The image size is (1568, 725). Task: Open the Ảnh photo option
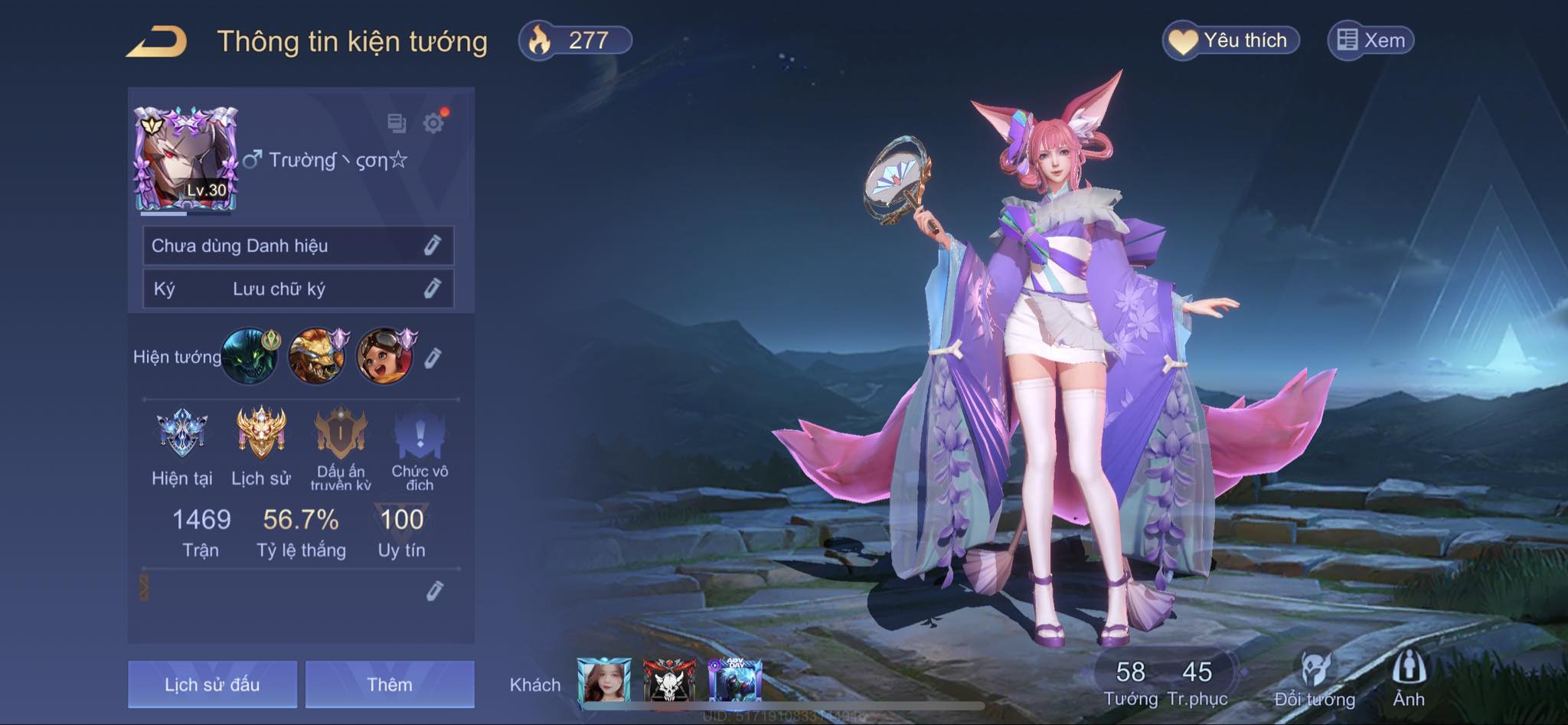[x=1408, y=679]
